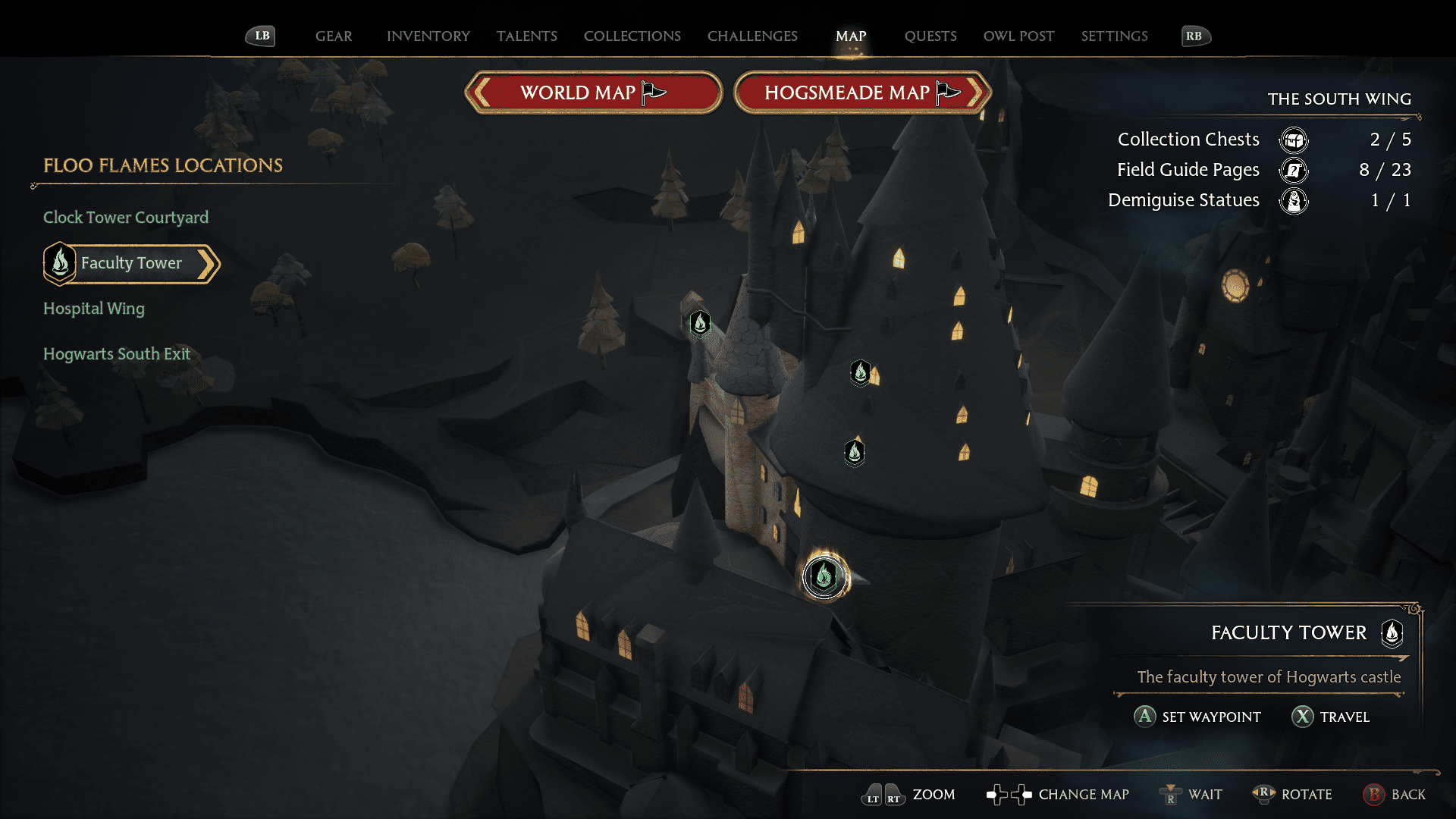This screenshot has height=819, width=1456.
Task: Select the Map tab
Action: 851,36
